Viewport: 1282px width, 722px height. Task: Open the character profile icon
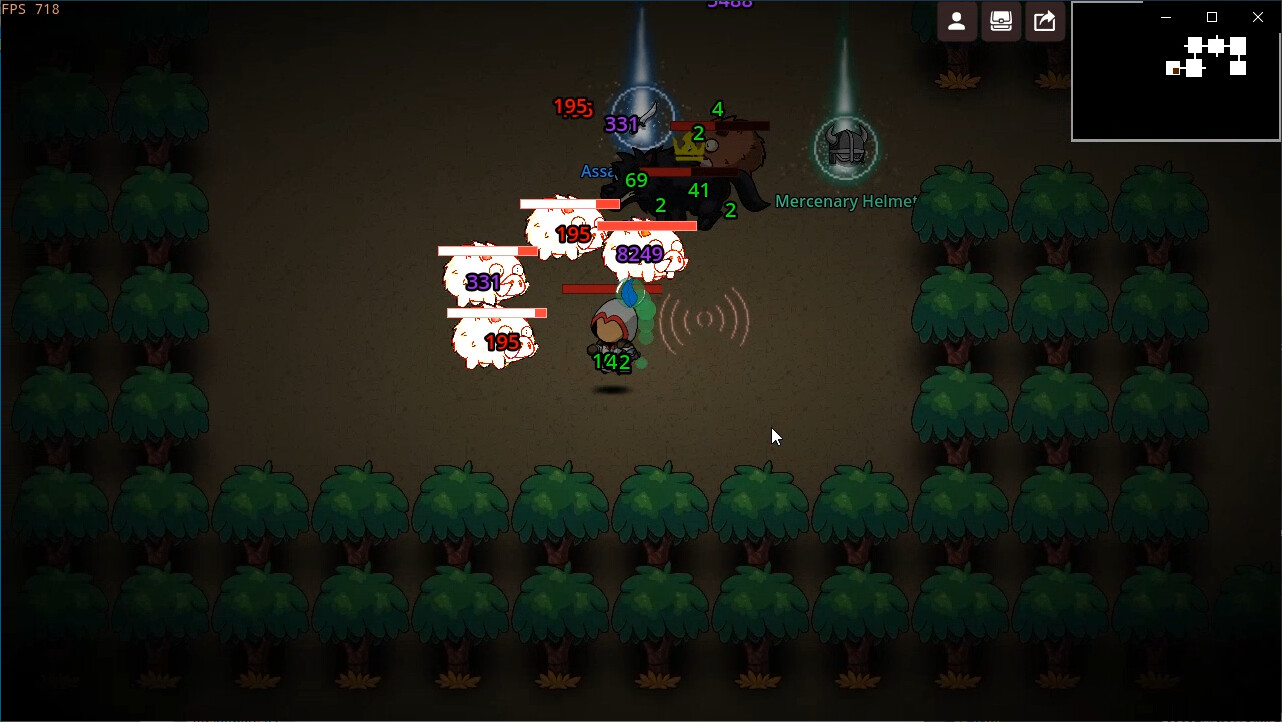956,21
